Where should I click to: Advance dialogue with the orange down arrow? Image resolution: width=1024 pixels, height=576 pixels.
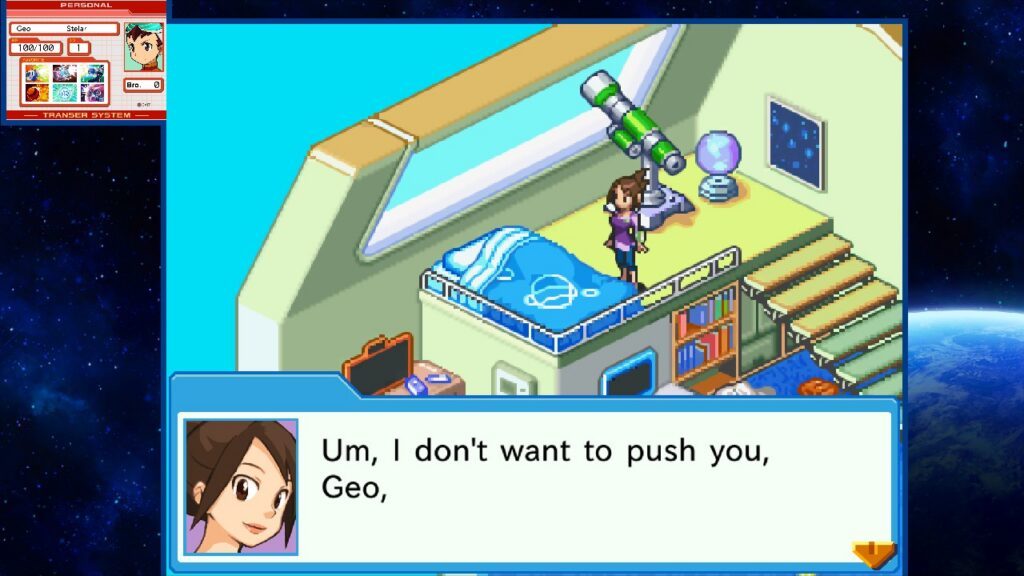tap(873, 553)
